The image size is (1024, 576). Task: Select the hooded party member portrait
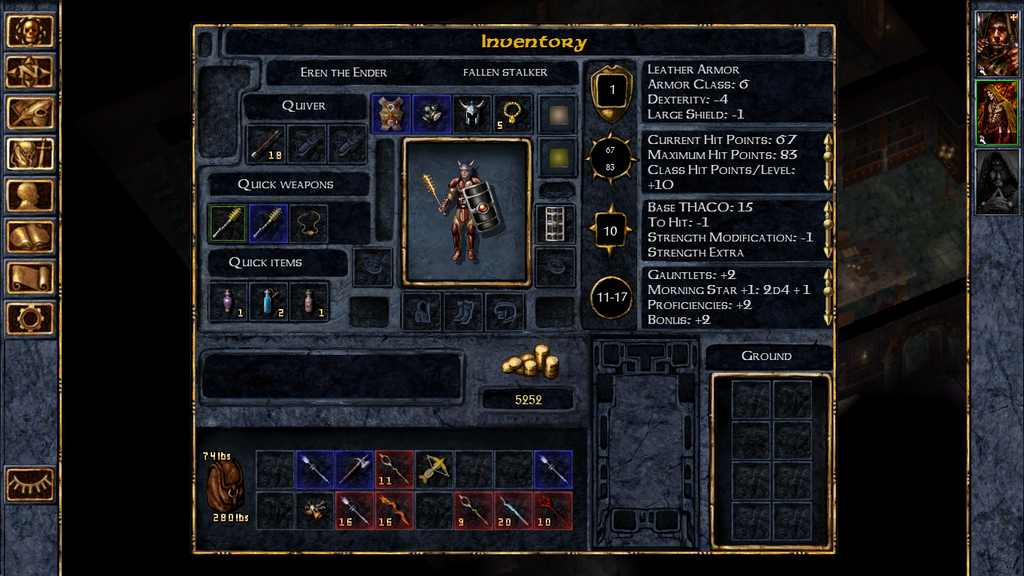(x=997, y=182)
